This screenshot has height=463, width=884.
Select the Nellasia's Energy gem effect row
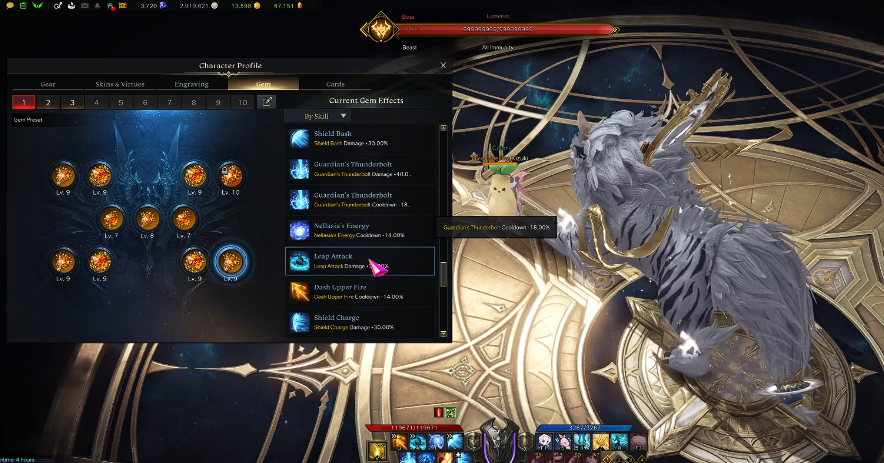(x=360, y=230)
